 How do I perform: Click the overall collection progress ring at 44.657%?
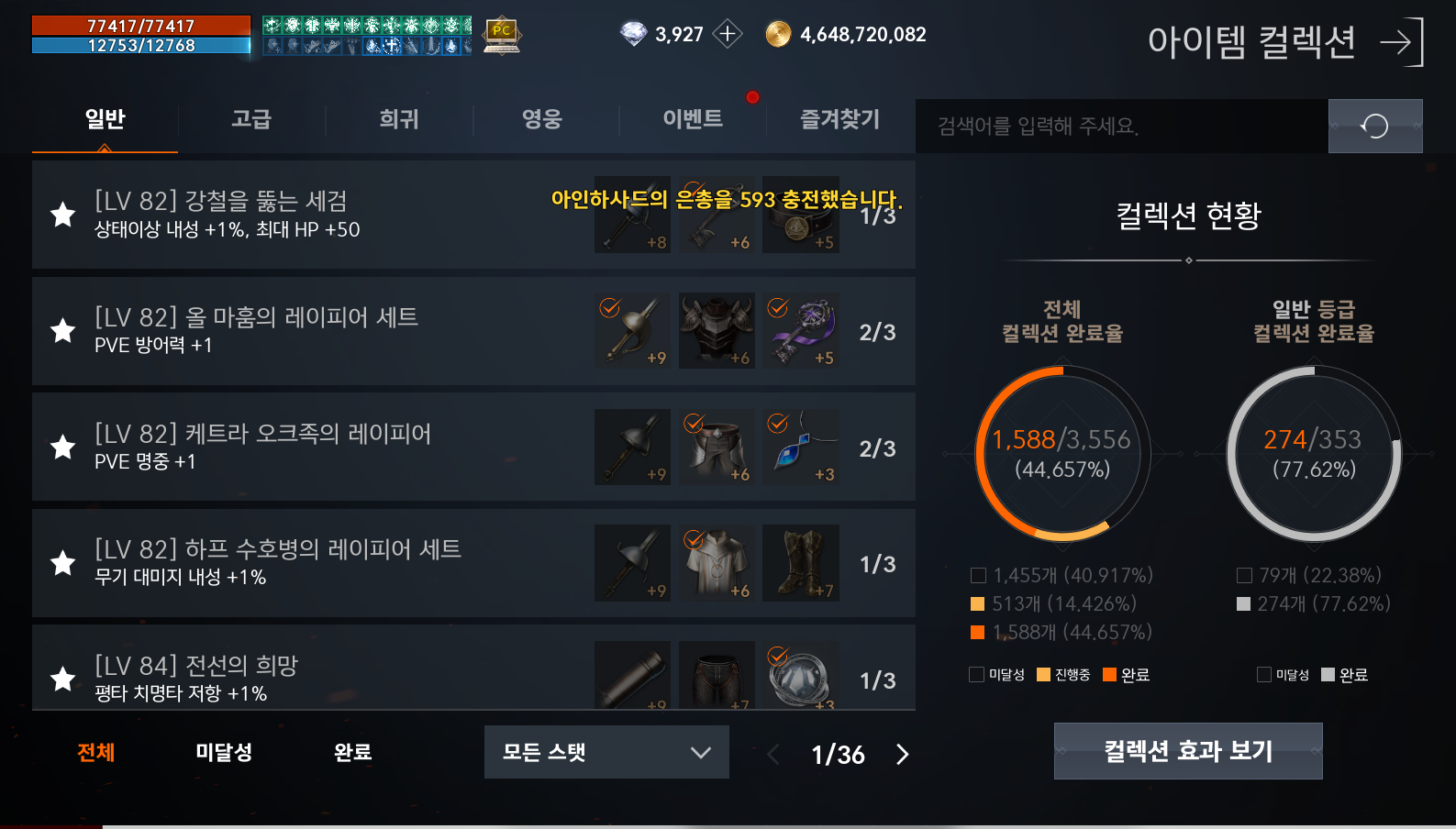[1061, 454]
